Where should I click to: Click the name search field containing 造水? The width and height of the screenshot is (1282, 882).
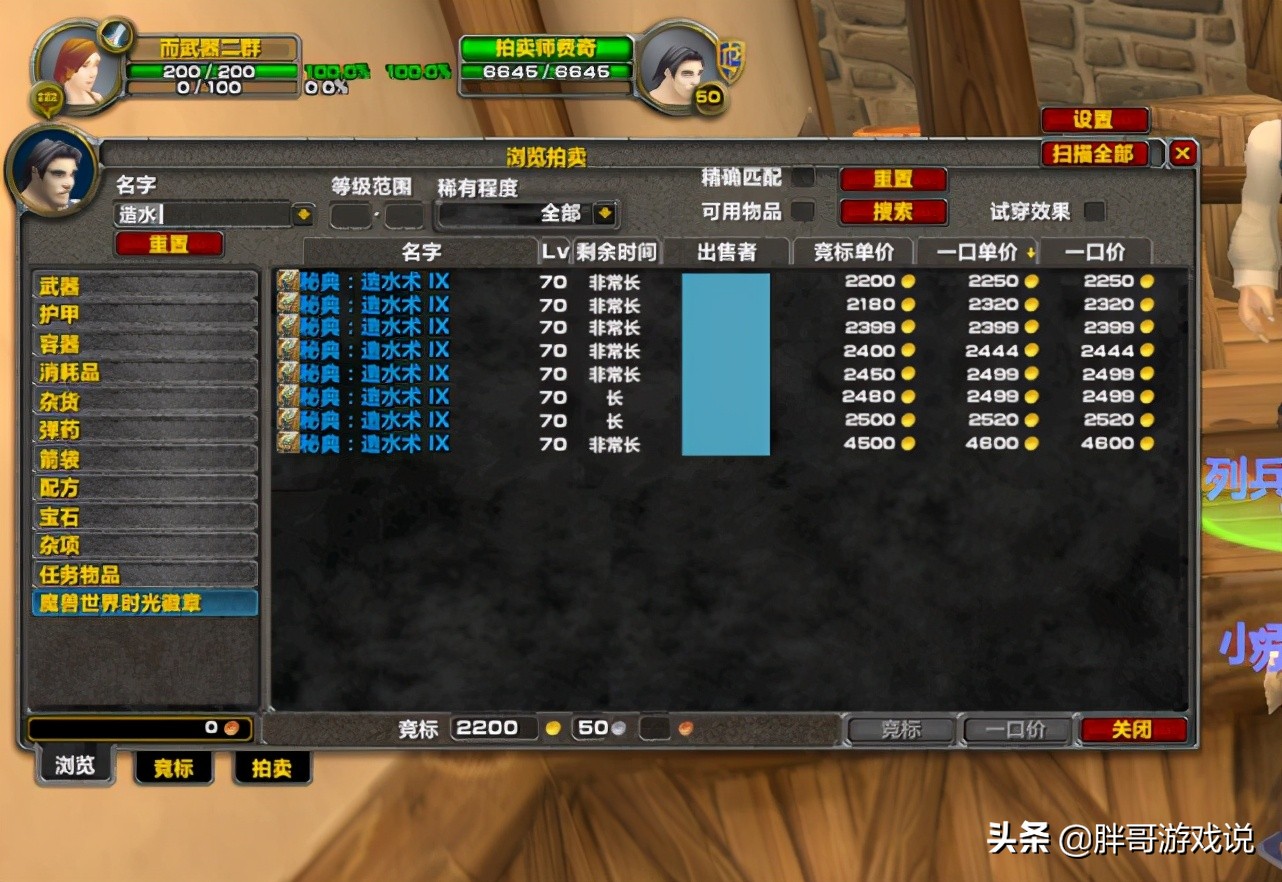200,212
